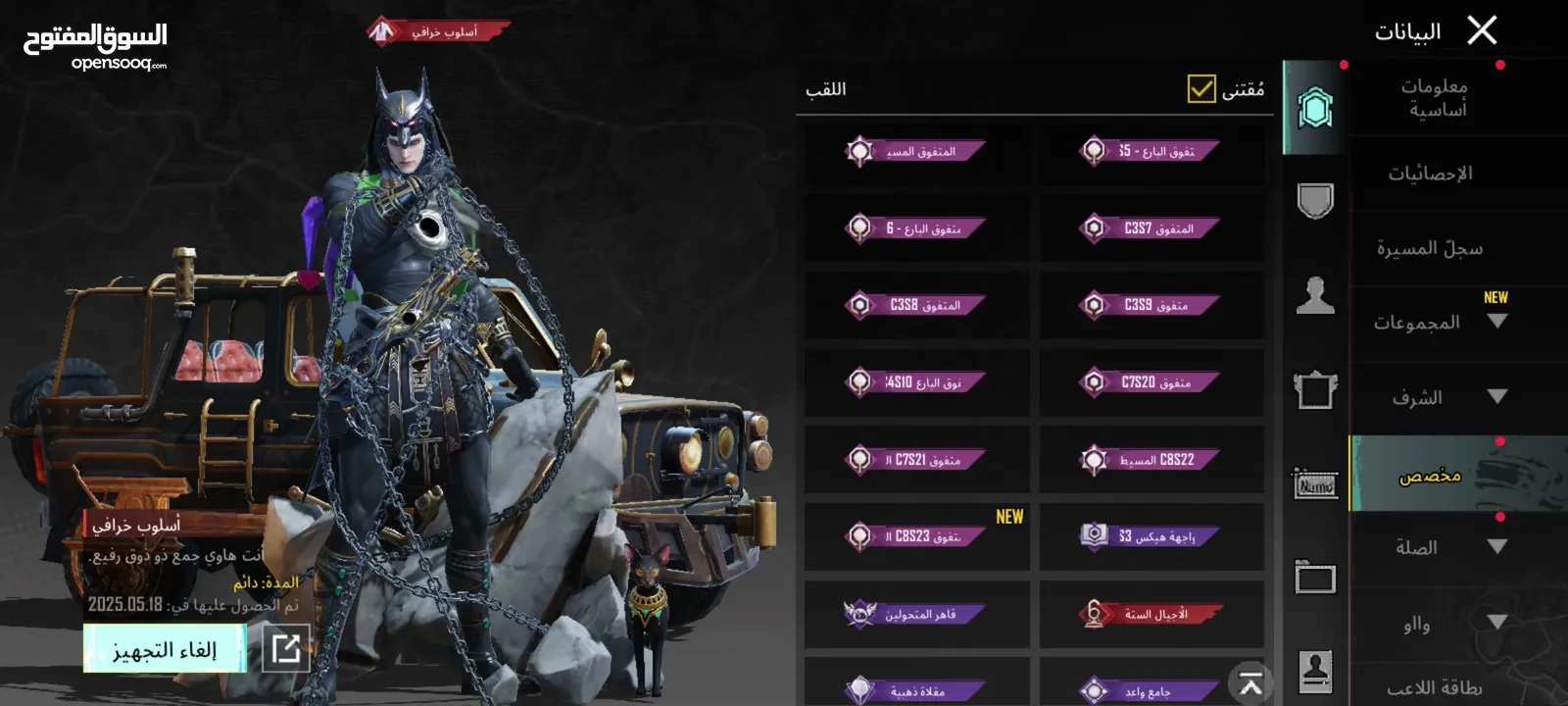This screenshot has height=706, width=1568.
Task: Open the معلومات أساسية (basic info) section
Action: (x=1435, y=98)
